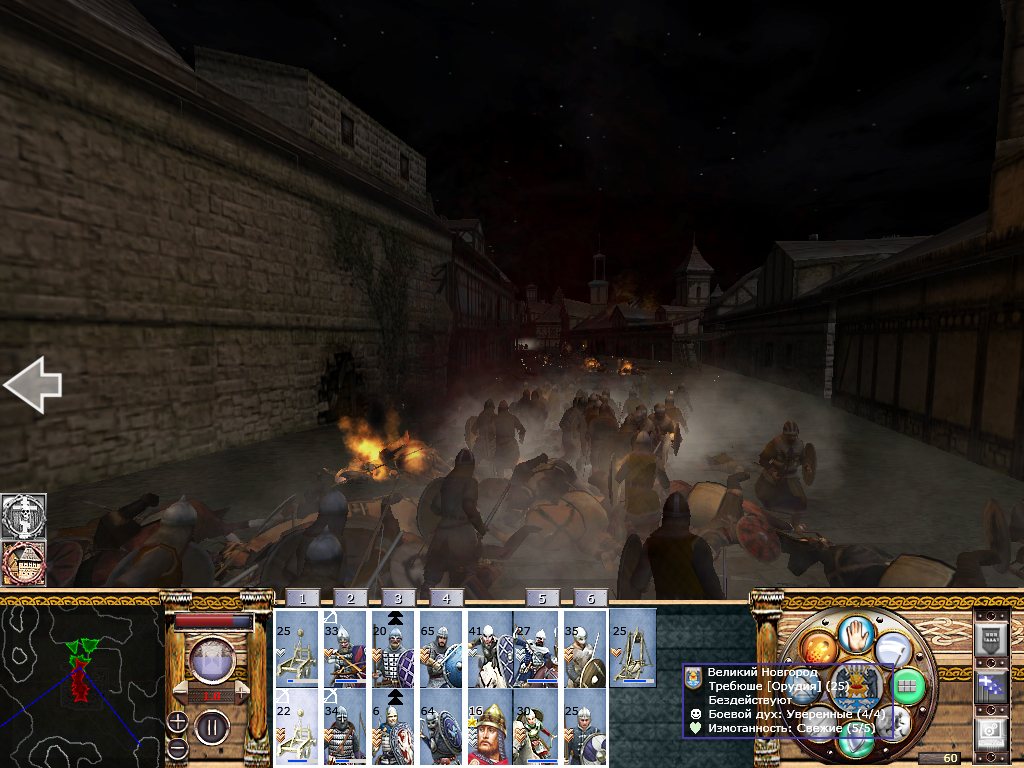Select the 33-man crossbow unit card

pos(345,648)
